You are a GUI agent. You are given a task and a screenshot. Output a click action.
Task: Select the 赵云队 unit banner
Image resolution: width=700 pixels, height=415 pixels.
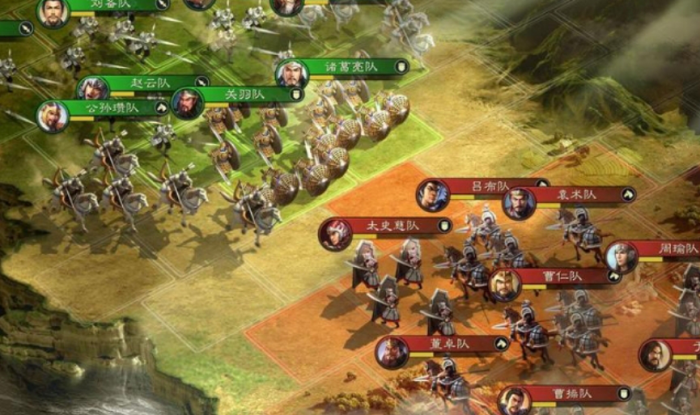152,82
